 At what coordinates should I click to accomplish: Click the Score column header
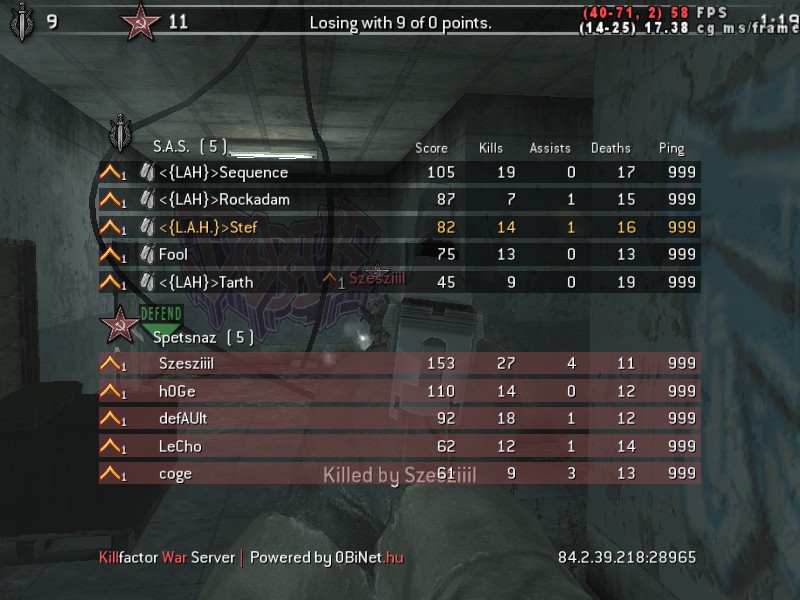432,148
